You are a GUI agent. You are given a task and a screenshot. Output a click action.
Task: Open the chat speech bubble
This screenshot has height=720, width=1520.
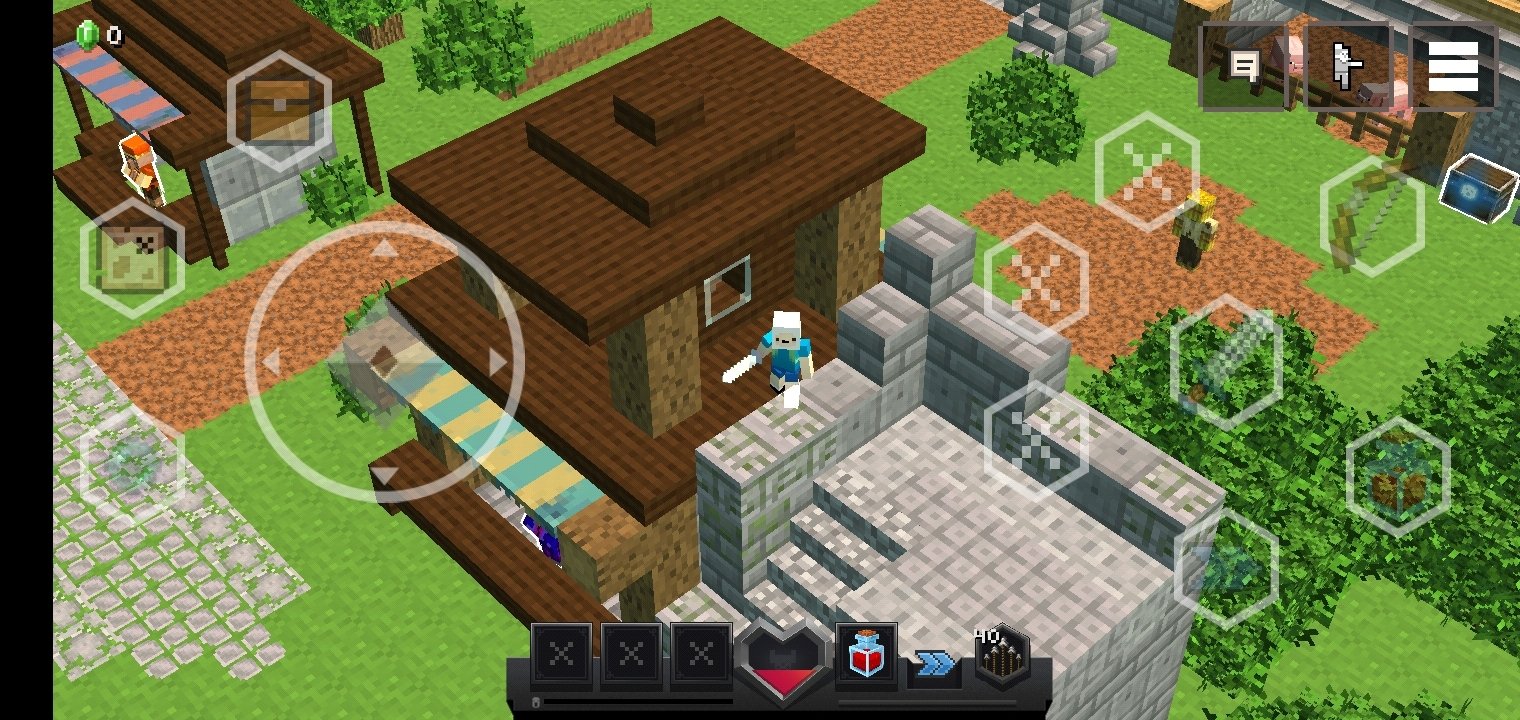tap(1244, 66)
